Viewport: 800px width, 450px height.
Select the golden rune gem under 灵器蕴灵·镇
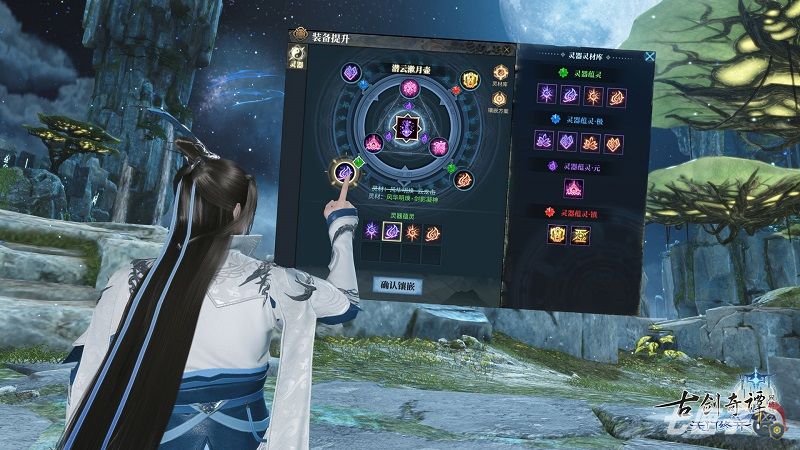(x=580, y=235)
